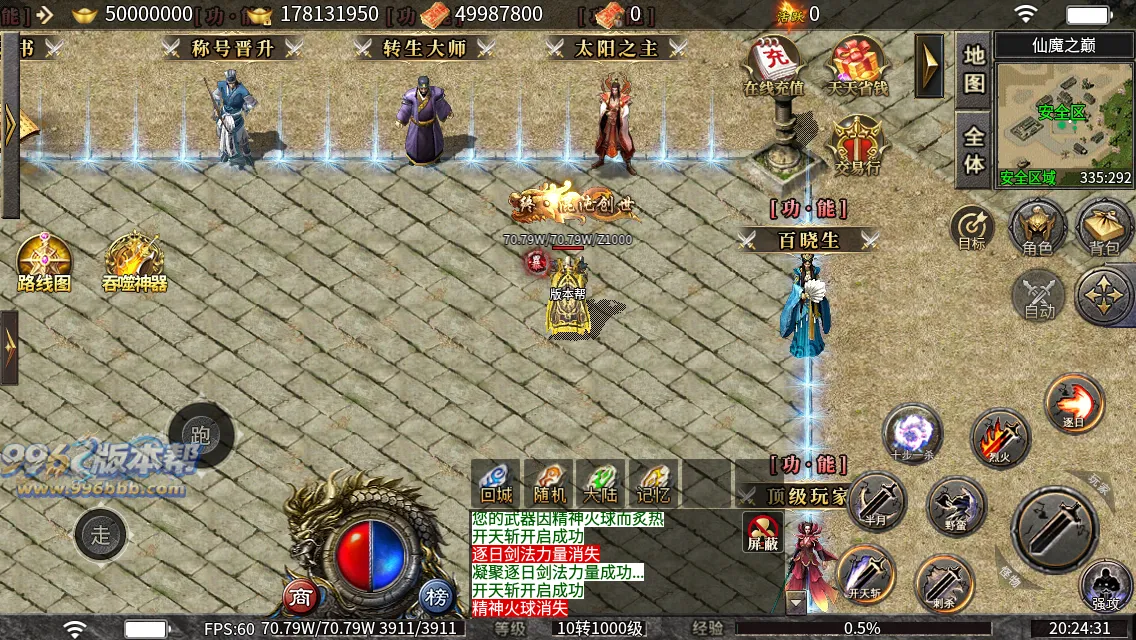Use the 十步一杀 skill
Viewport: 1136px width, 640px height.
click(912, 433)
